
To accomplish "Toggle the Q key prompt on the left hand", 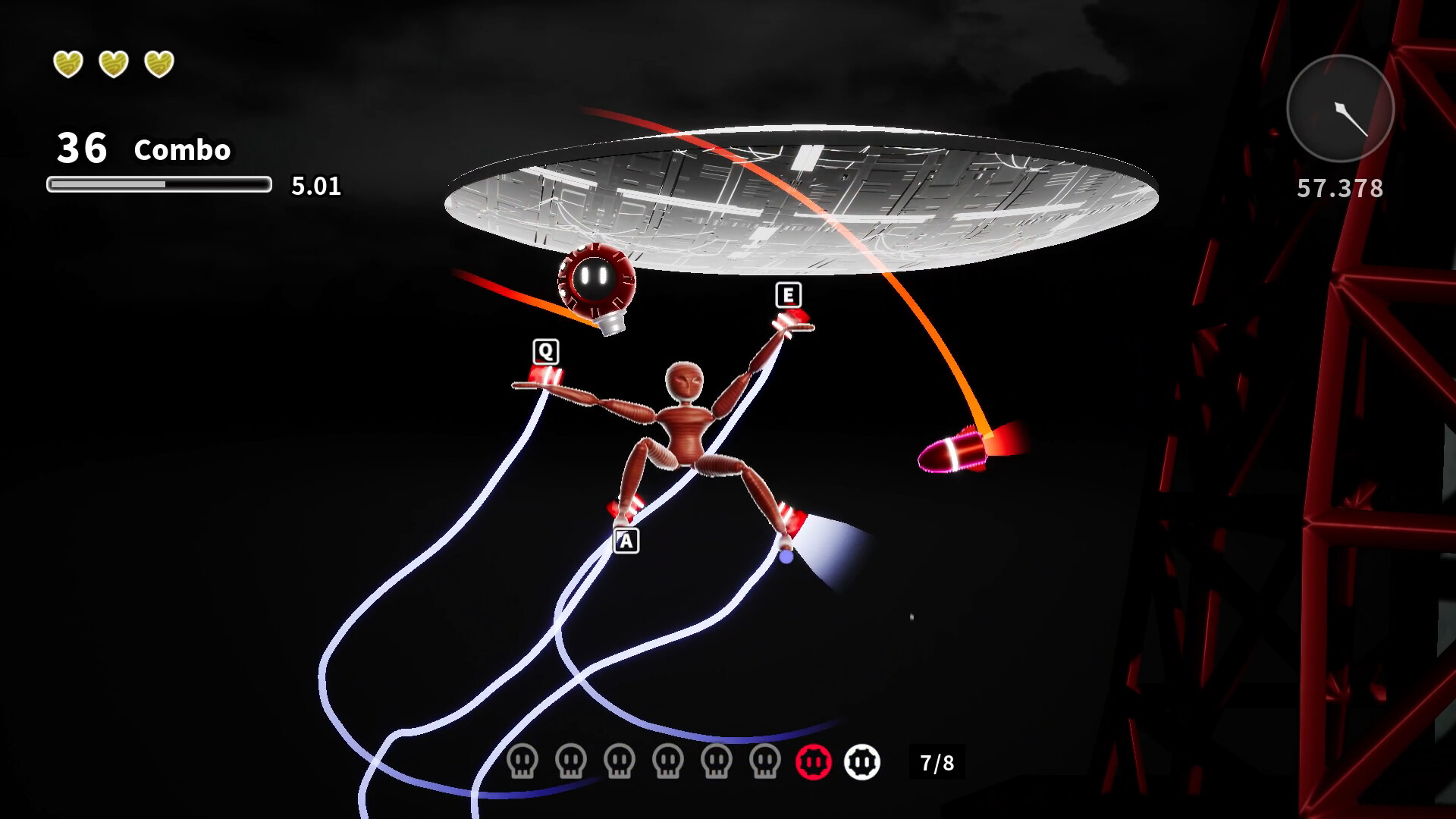I will tap(544, 350).
